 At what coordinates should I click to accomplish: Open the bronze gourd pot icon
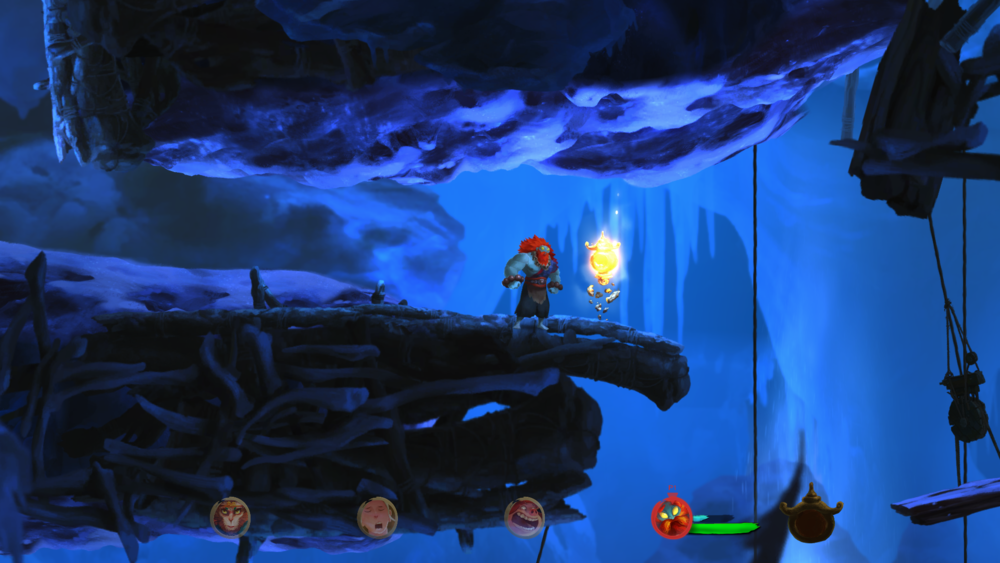tap(810, 516)
